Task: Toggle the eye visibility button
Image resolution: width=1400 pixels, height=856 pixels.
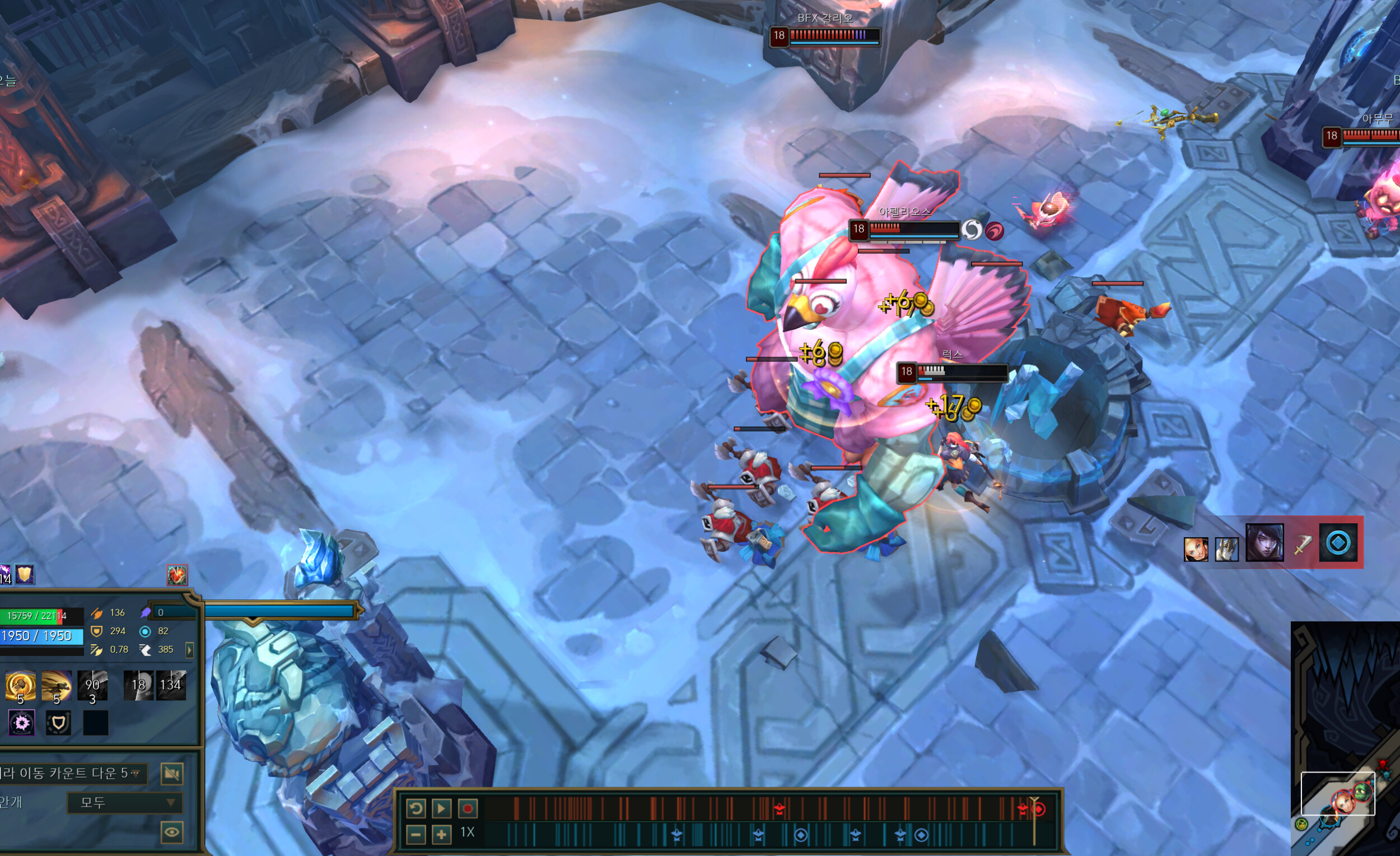Action: [171, 832]
